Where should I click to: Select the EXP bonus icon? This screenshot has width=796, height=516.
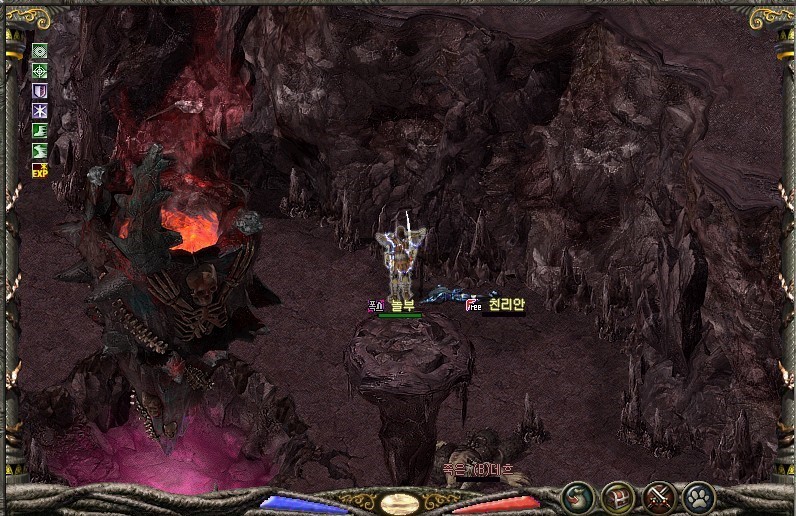(40, 170)
